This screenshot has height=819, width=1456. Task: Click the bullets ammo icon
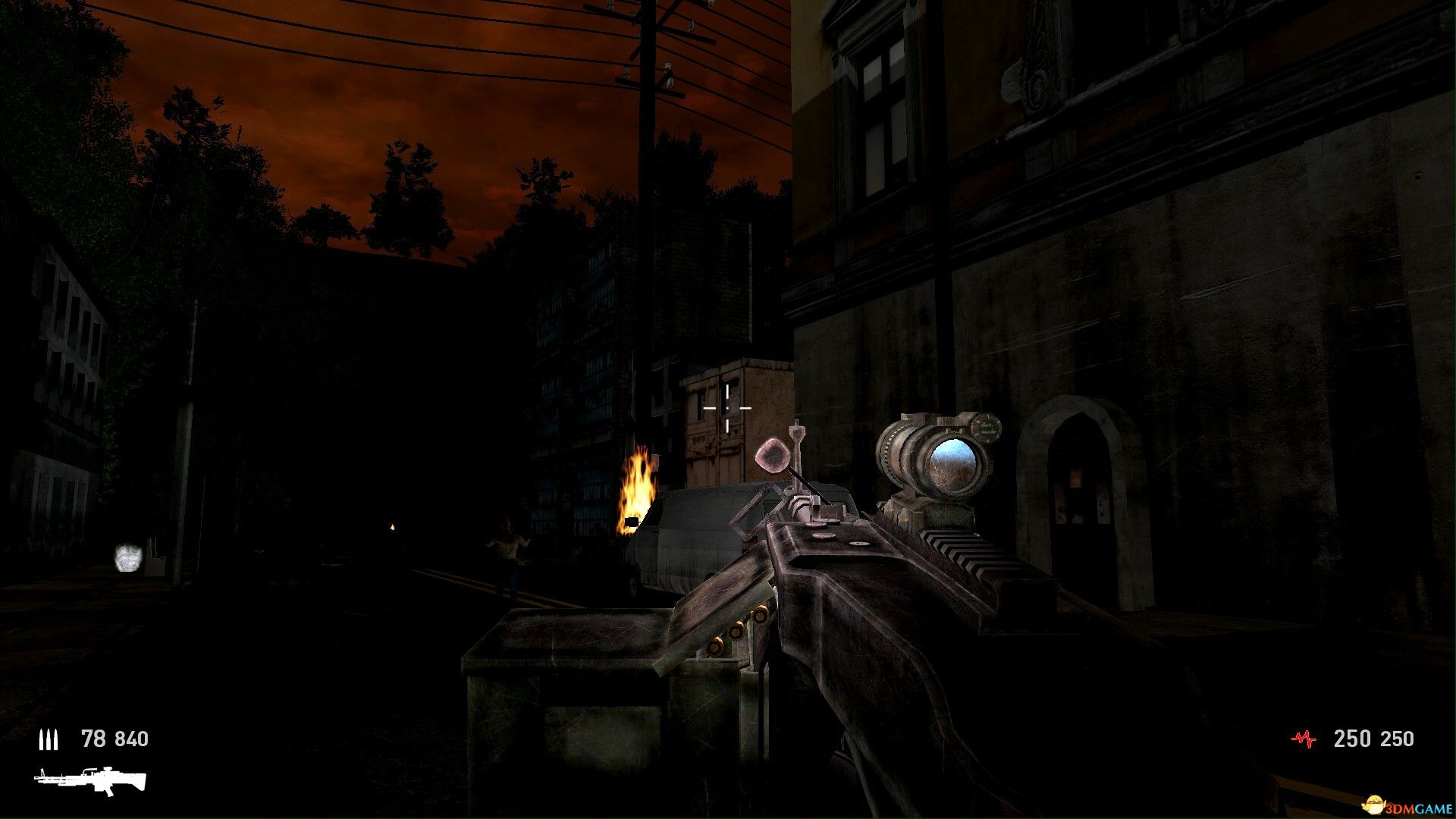click(49, 739)
